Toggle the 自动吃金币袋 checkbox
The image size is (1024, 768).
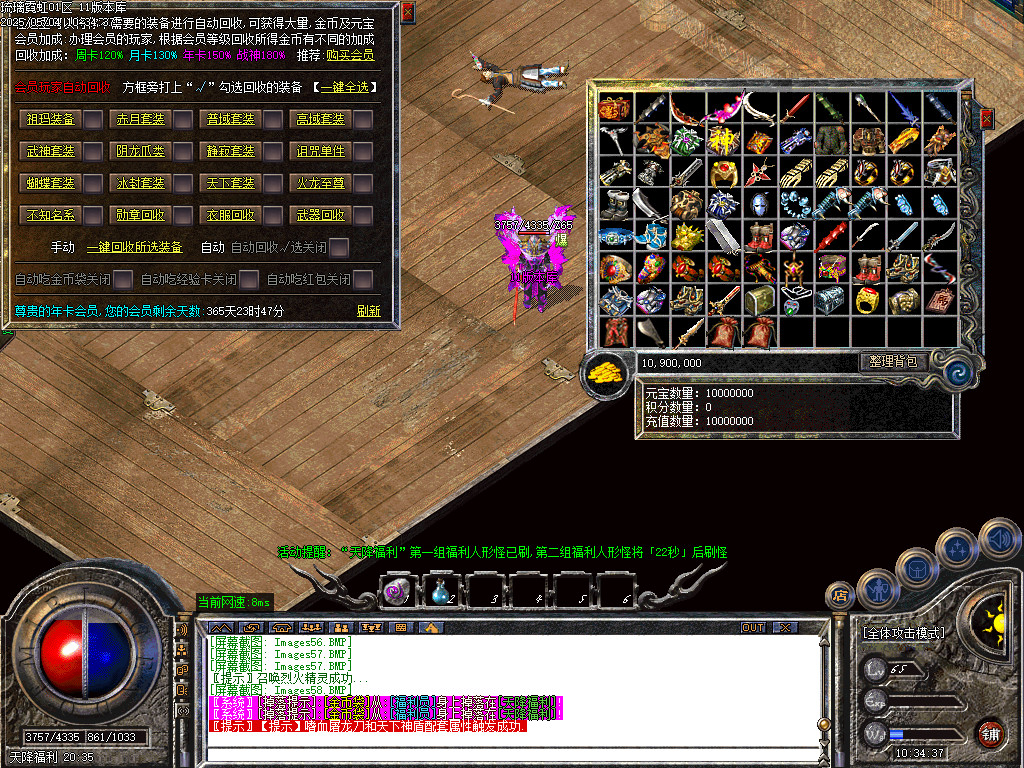pos(123,279)
